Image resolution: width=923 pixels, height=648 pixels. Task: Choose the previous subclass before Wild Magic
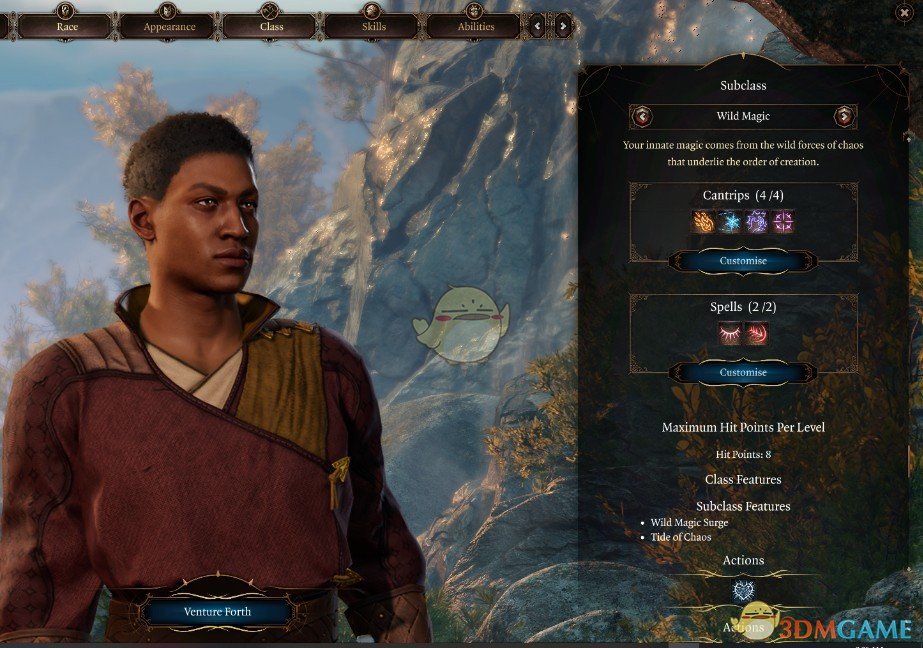[641, 116]
